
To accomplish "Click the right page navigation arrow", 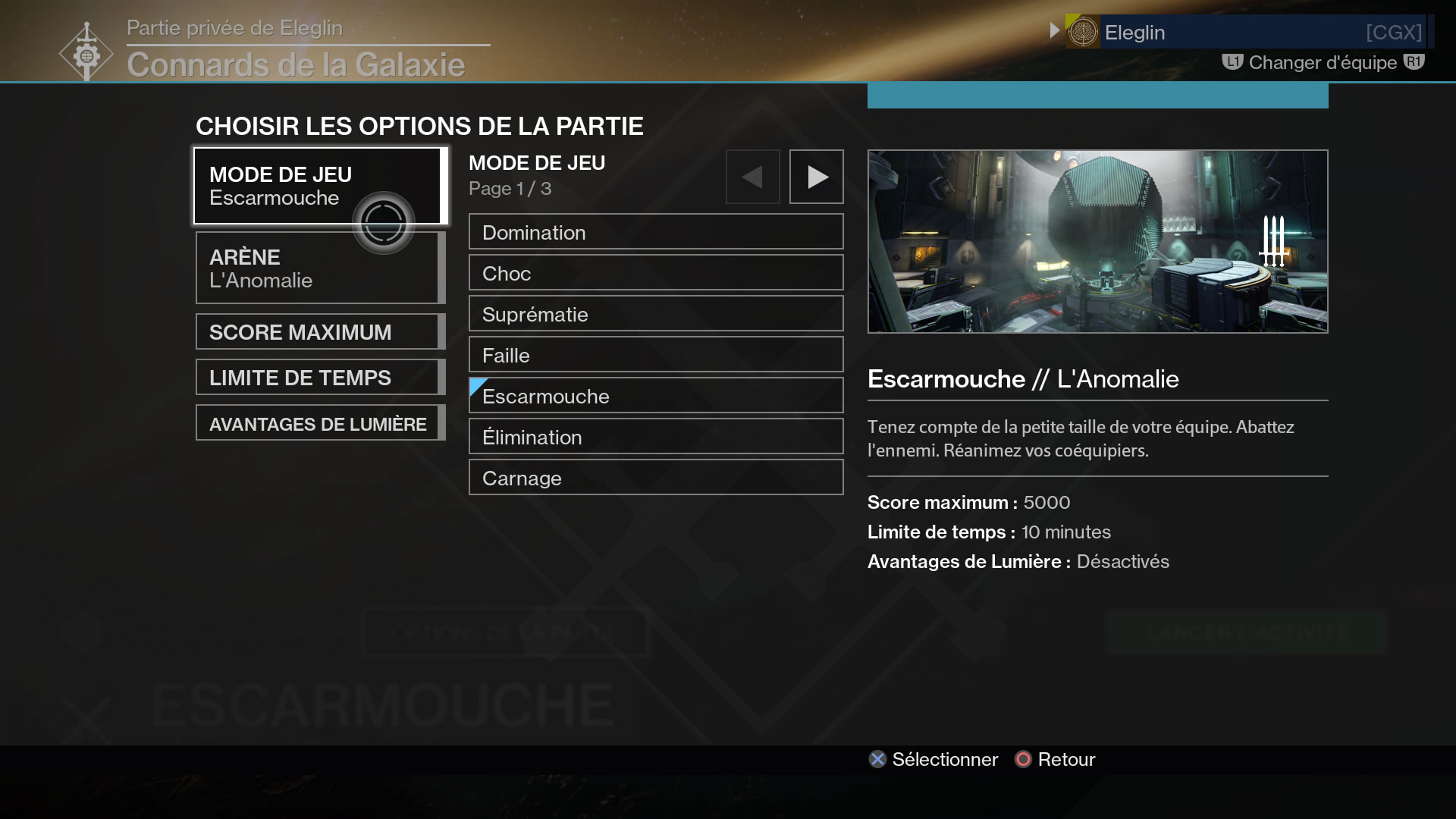I will coord(816,177).
